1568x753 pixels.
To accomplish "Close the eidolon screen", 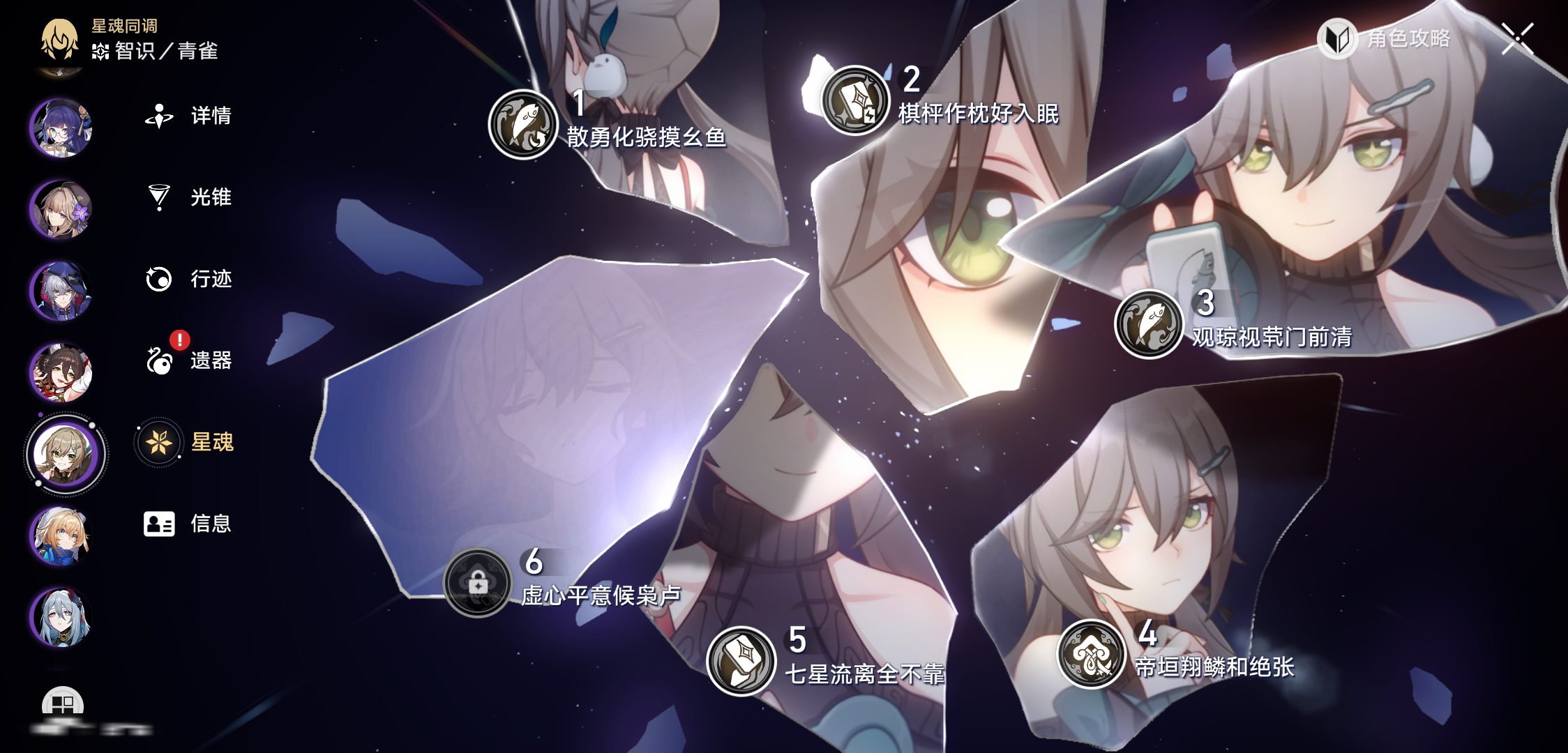I will [1517, 38].
